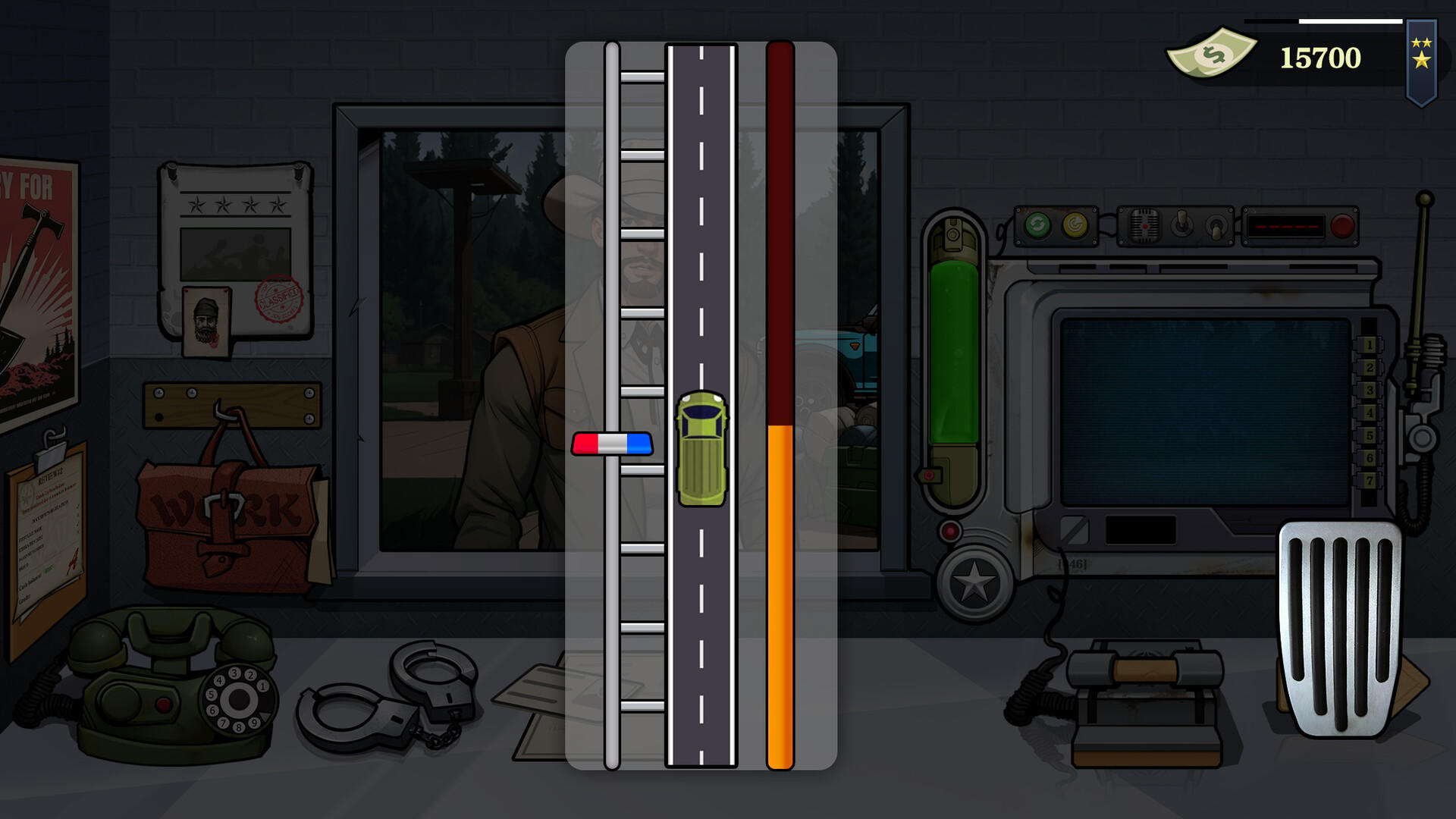Screen dimensions: 1456x819
Task: Select radio channel 1 on the monitor
Action: click(1370, 344)
